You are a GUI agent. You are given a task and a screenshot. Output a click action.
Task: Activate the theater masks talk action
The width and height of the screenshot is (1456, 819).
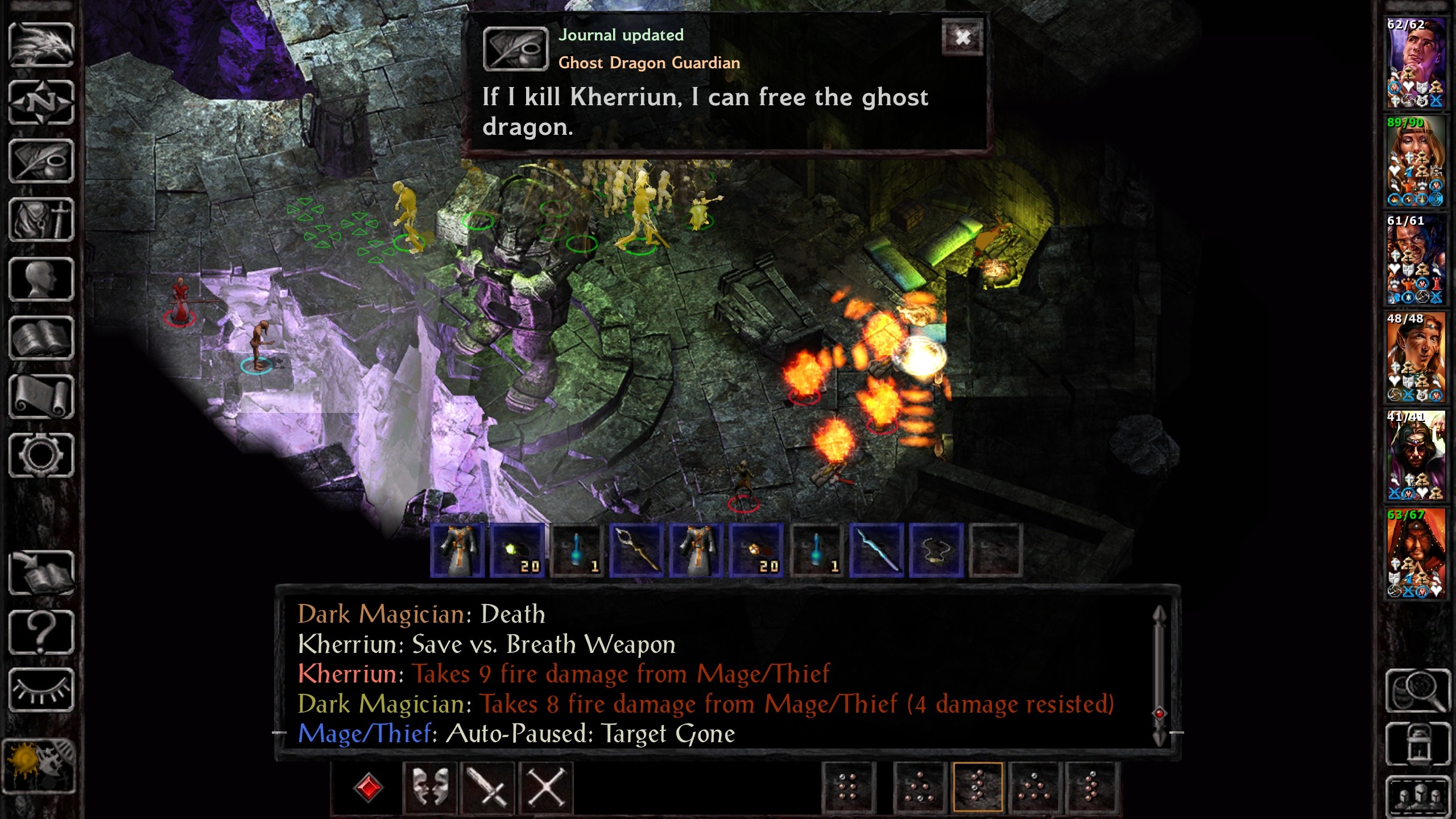point(429,788)
